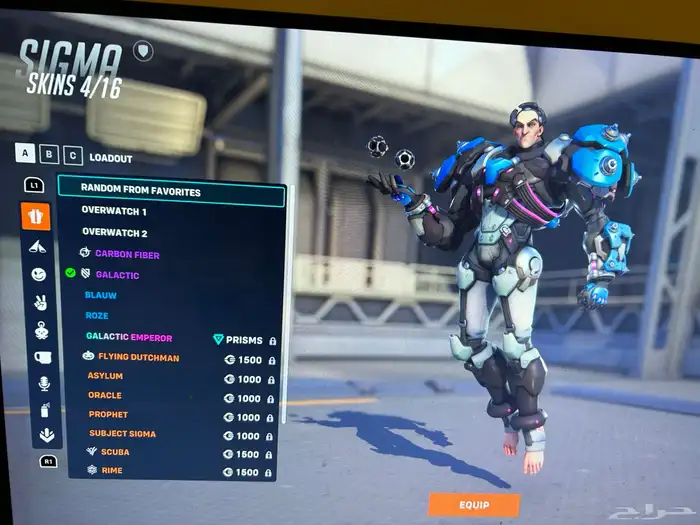Select the Carbon Fiber skin
This screenshot has width=700, height=525.
[x=127, y=254]
